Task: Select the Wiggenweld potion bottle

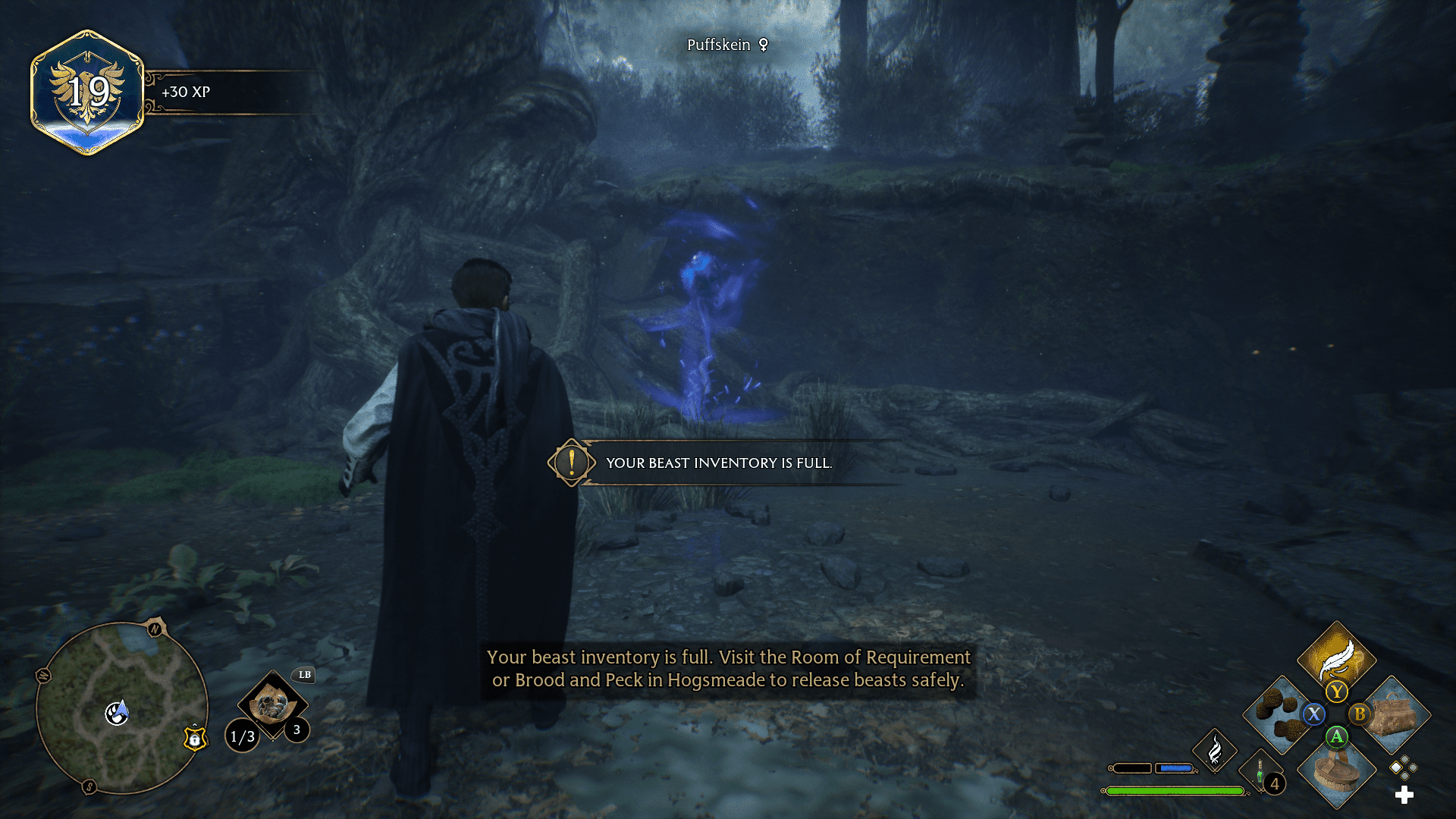Action: (1260, 772)
